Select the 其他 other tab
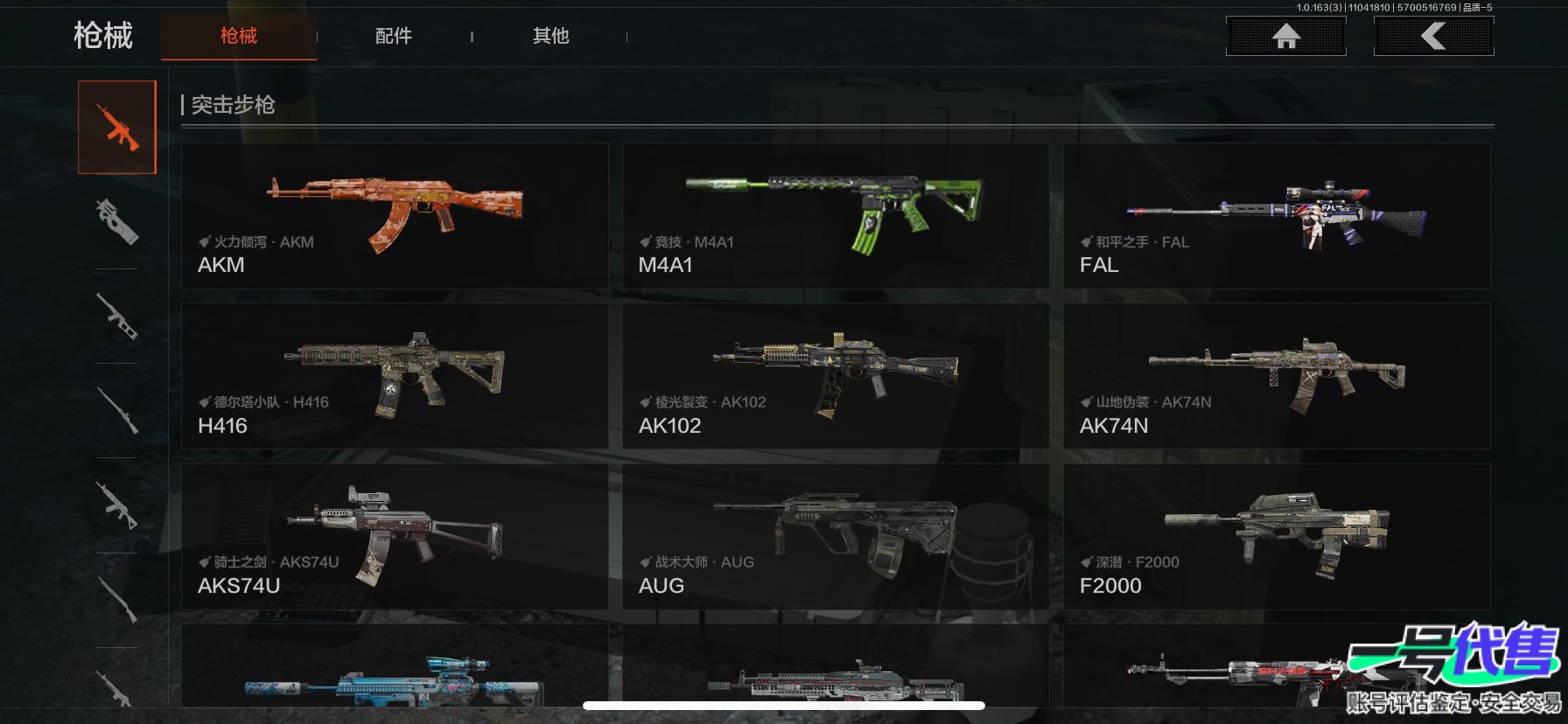 550,36
